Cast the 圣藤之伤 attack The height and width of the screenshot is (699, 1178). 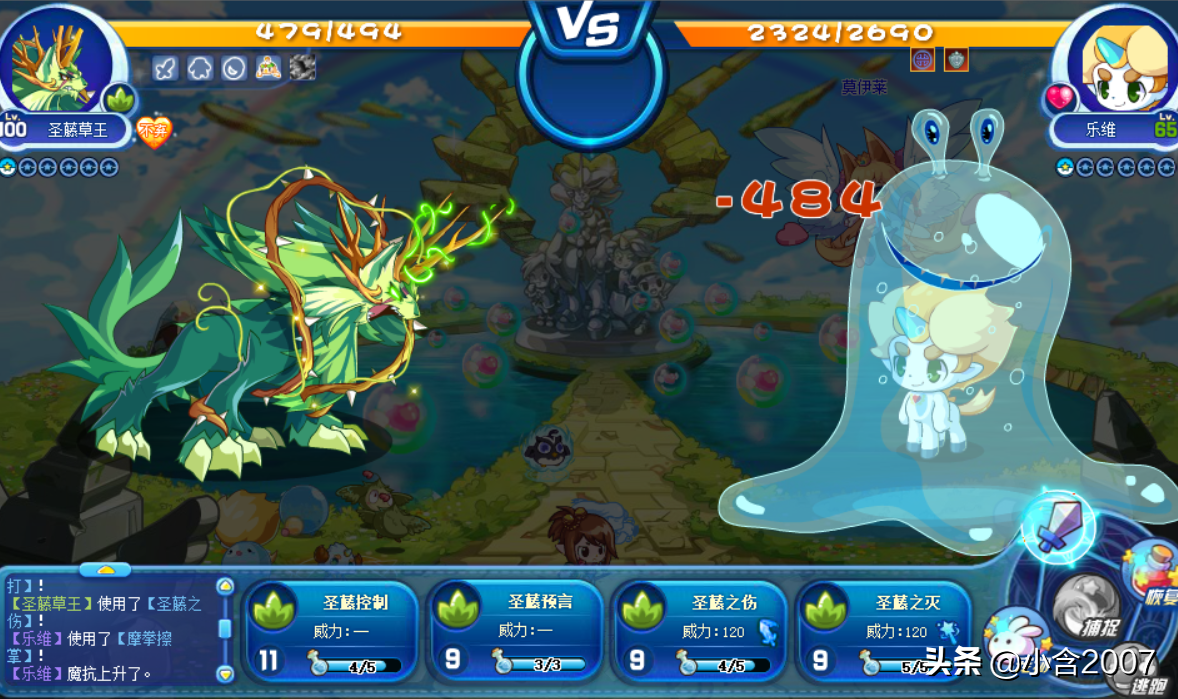(x=699, y=632)
